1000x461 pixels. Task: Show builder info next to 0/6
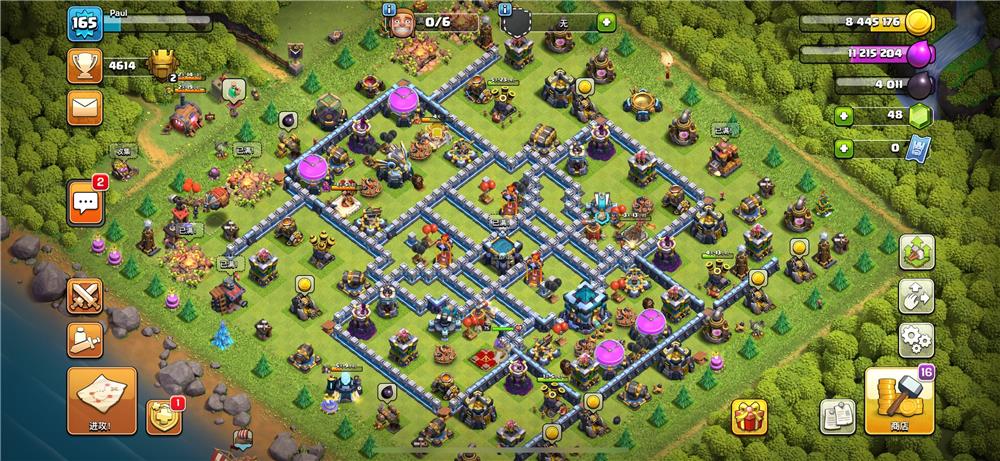tap(391, 10)
